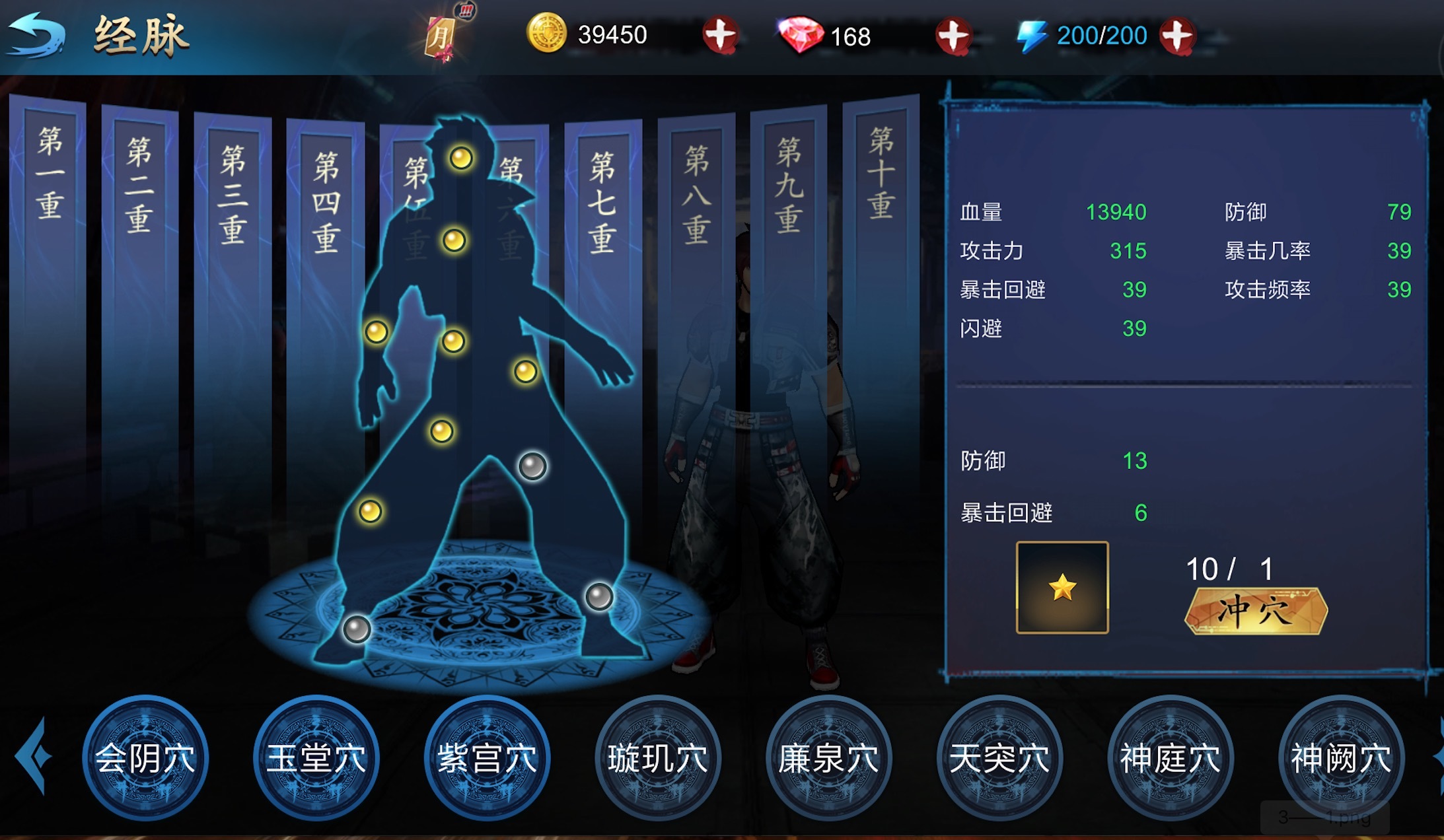Open the 第十重 meridian level

(881, 173)
